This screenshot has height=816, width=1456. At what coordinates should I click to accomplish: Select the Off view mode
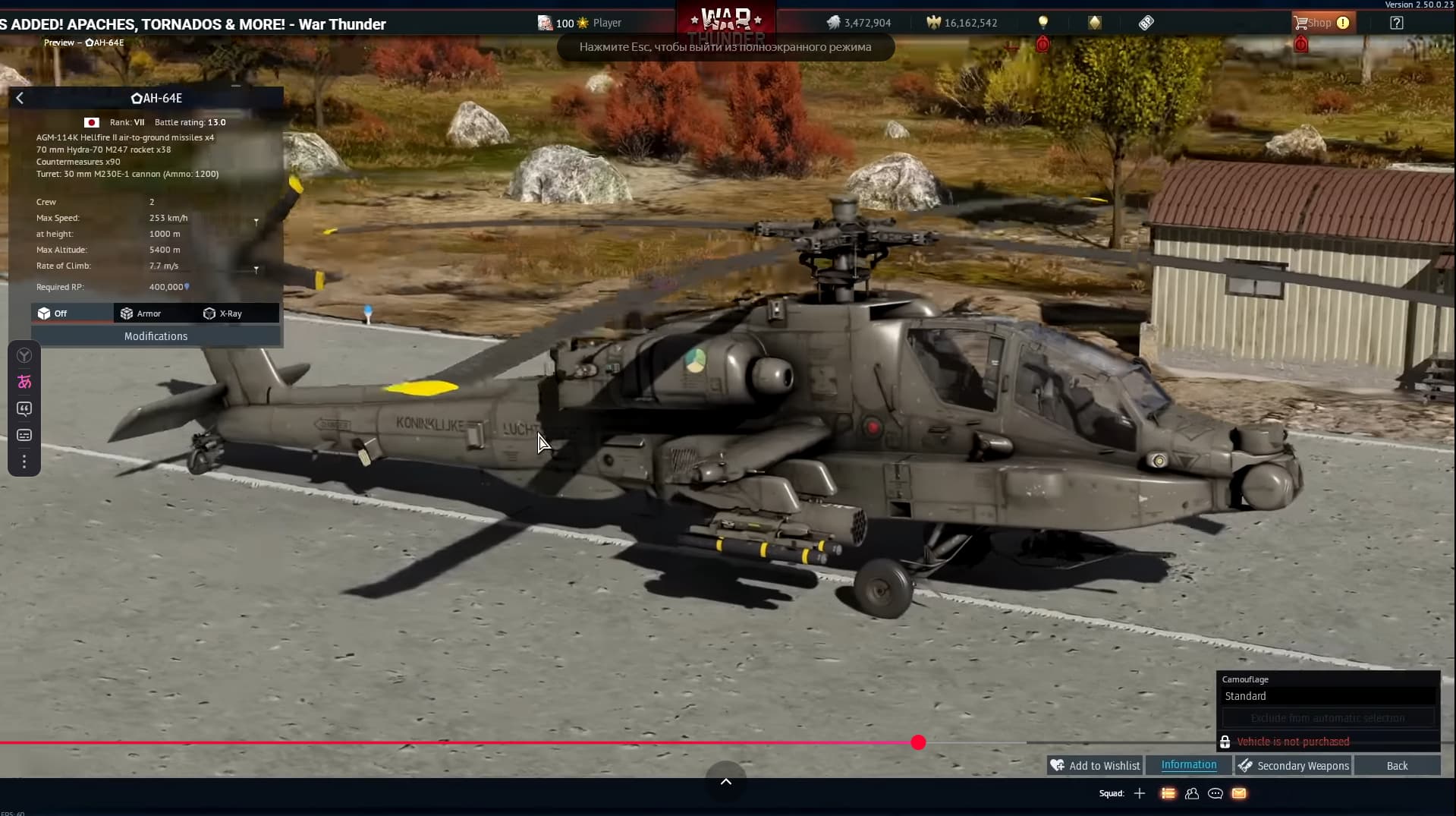click(53, 313)
